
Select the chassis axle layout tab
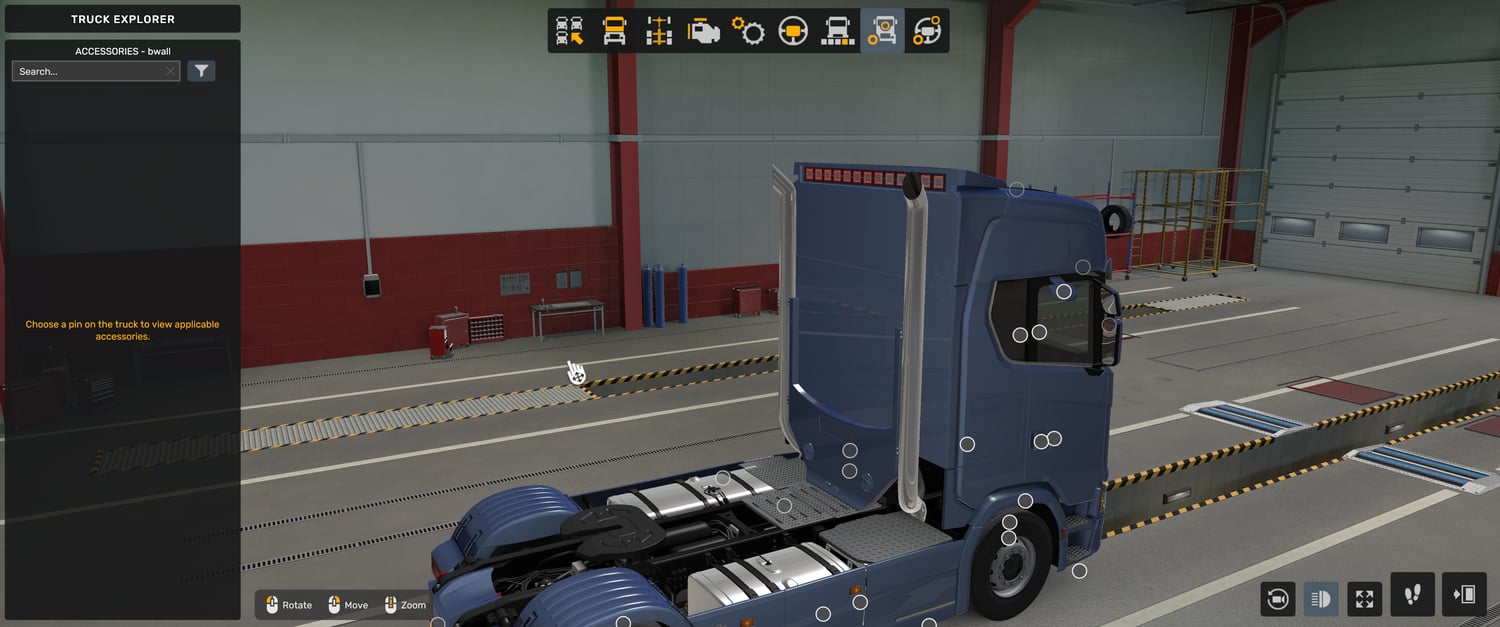(x=659, y=31)
